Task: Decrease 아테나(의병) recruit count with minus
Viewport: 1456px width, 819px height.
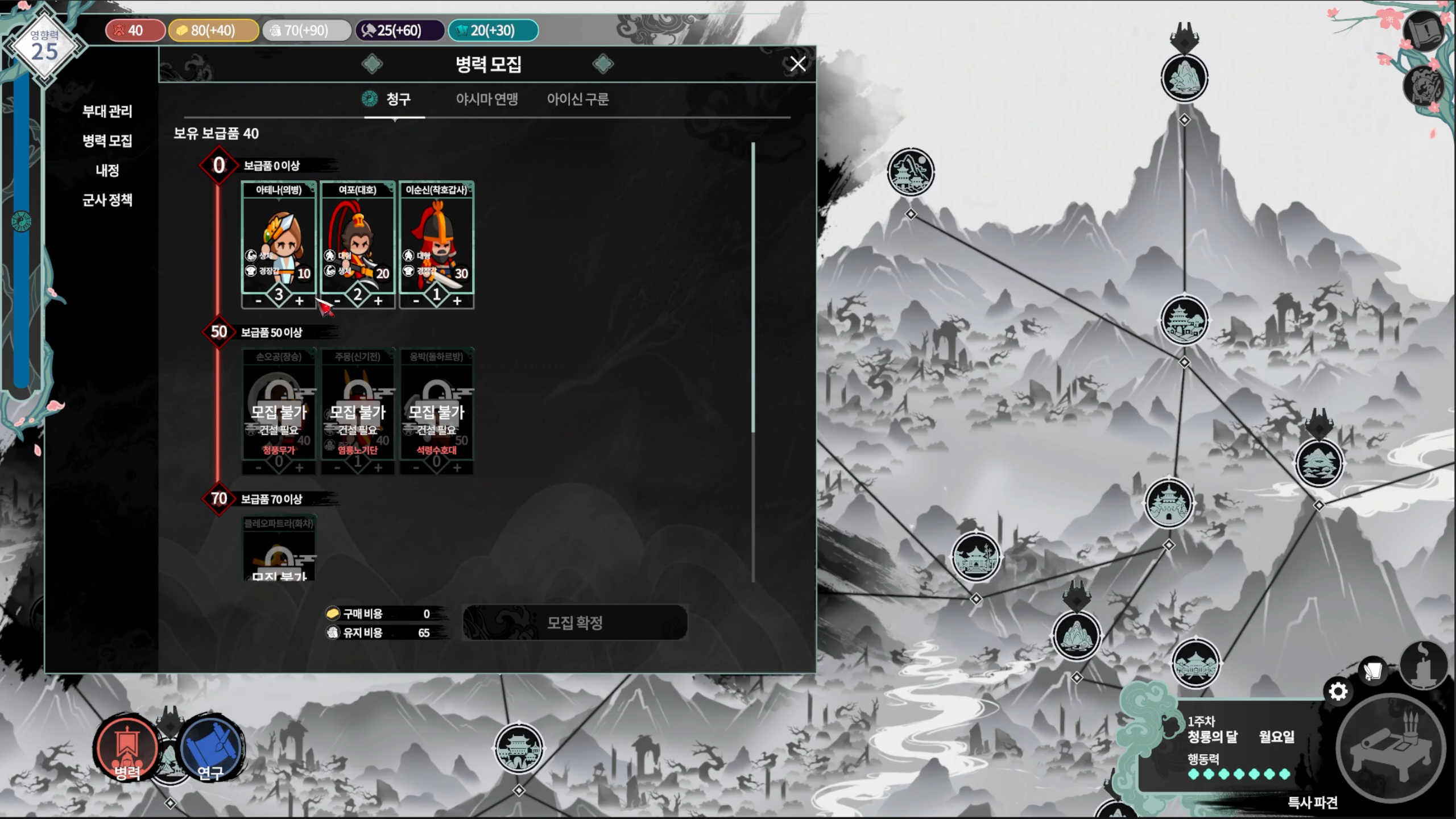Action: (258, 301)
